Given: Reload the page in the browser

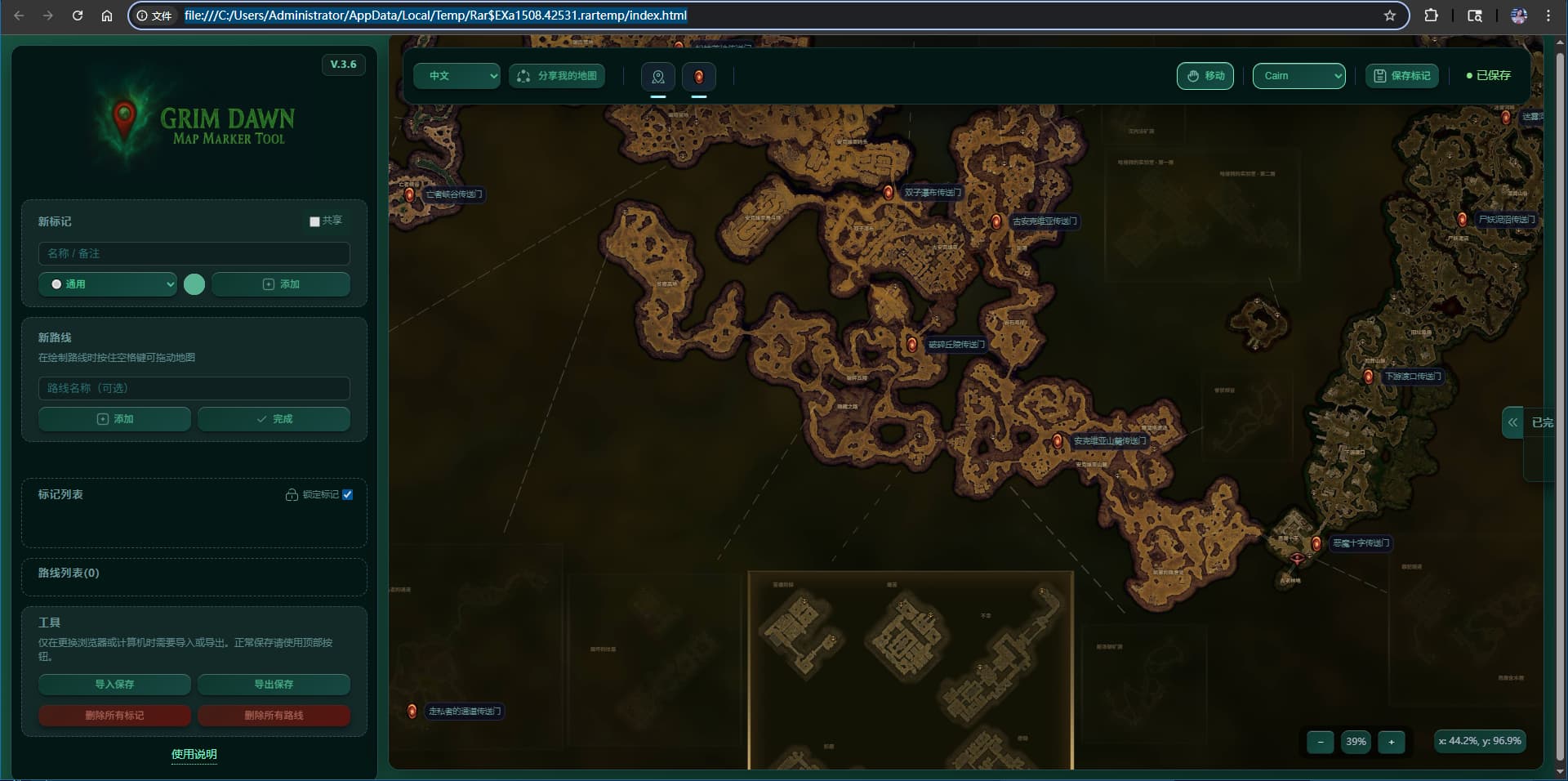Looking at the screenshot, I should point(78,16).
